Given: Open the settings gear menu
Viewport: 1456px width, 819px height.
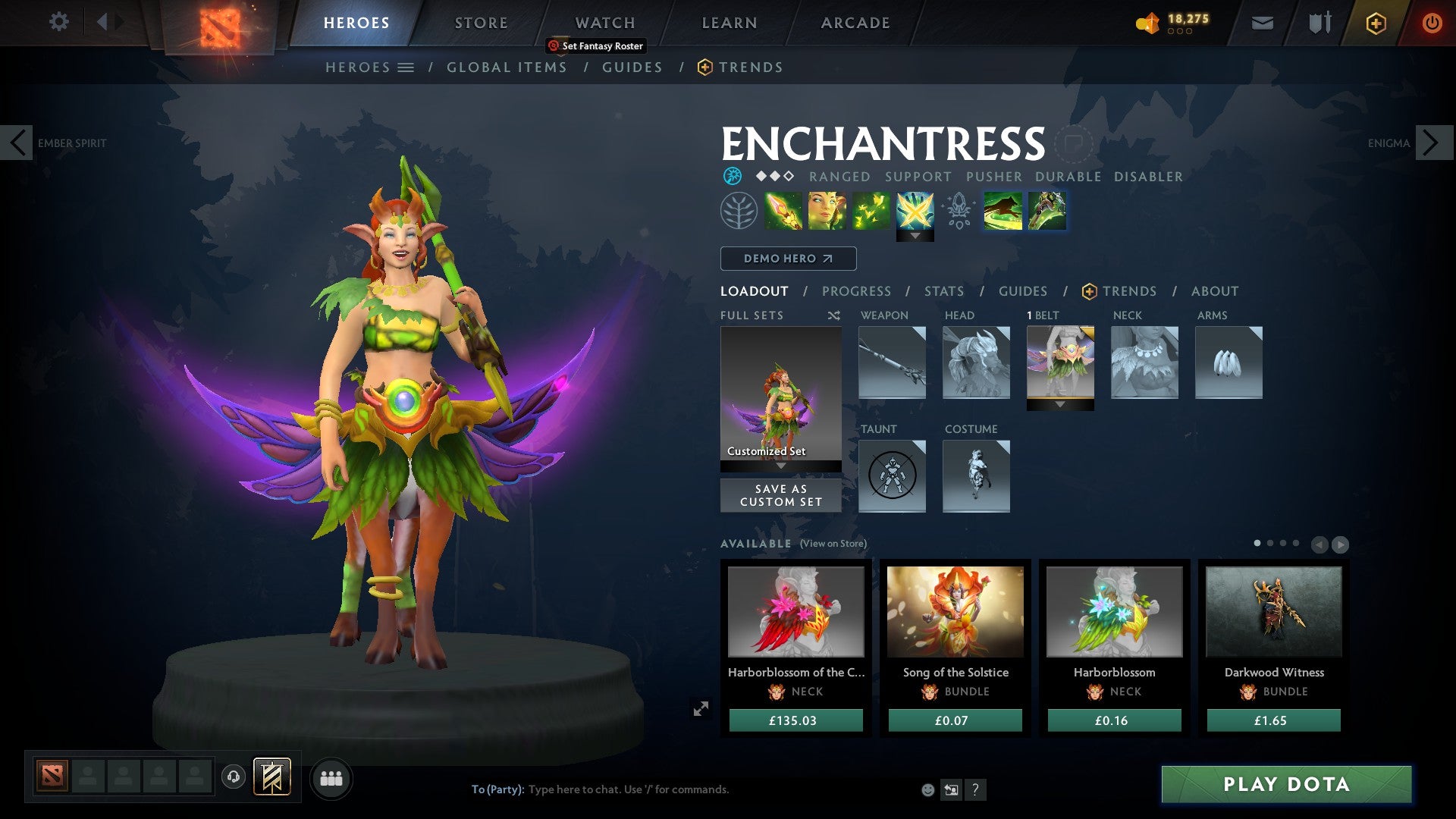Looking at the screenshot, I should click(59, 22).
